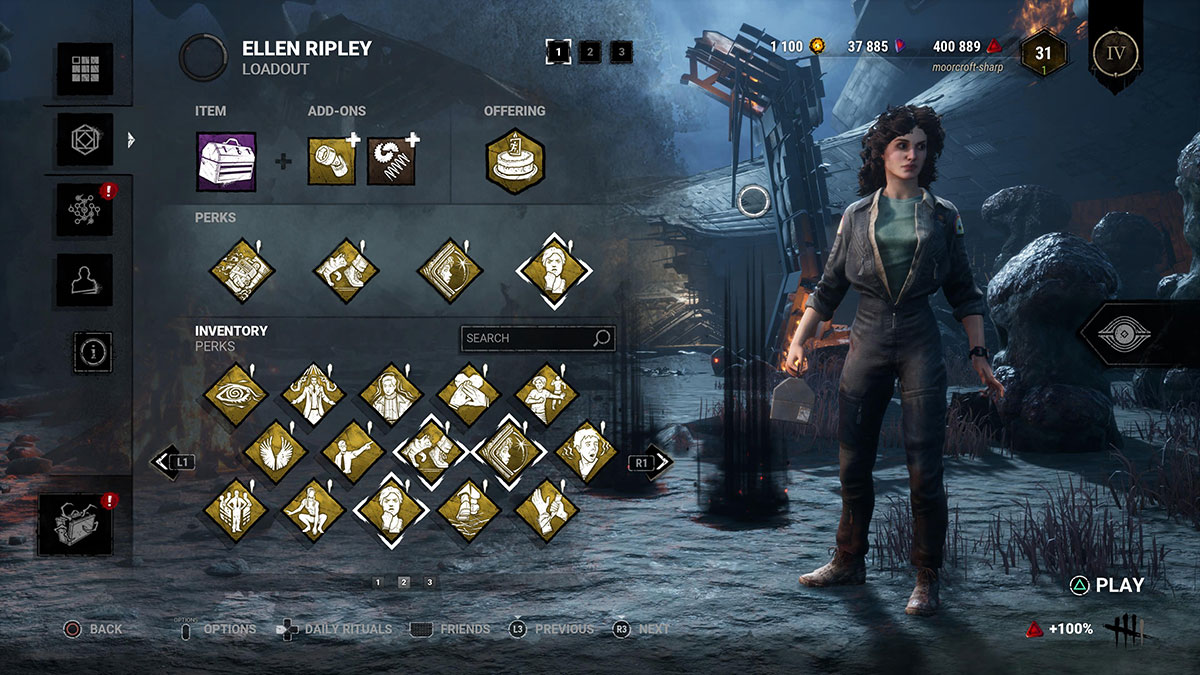Open the grid of squares menu on sidebar
This screenshot has width=1200, height=675.
[84, 69]
